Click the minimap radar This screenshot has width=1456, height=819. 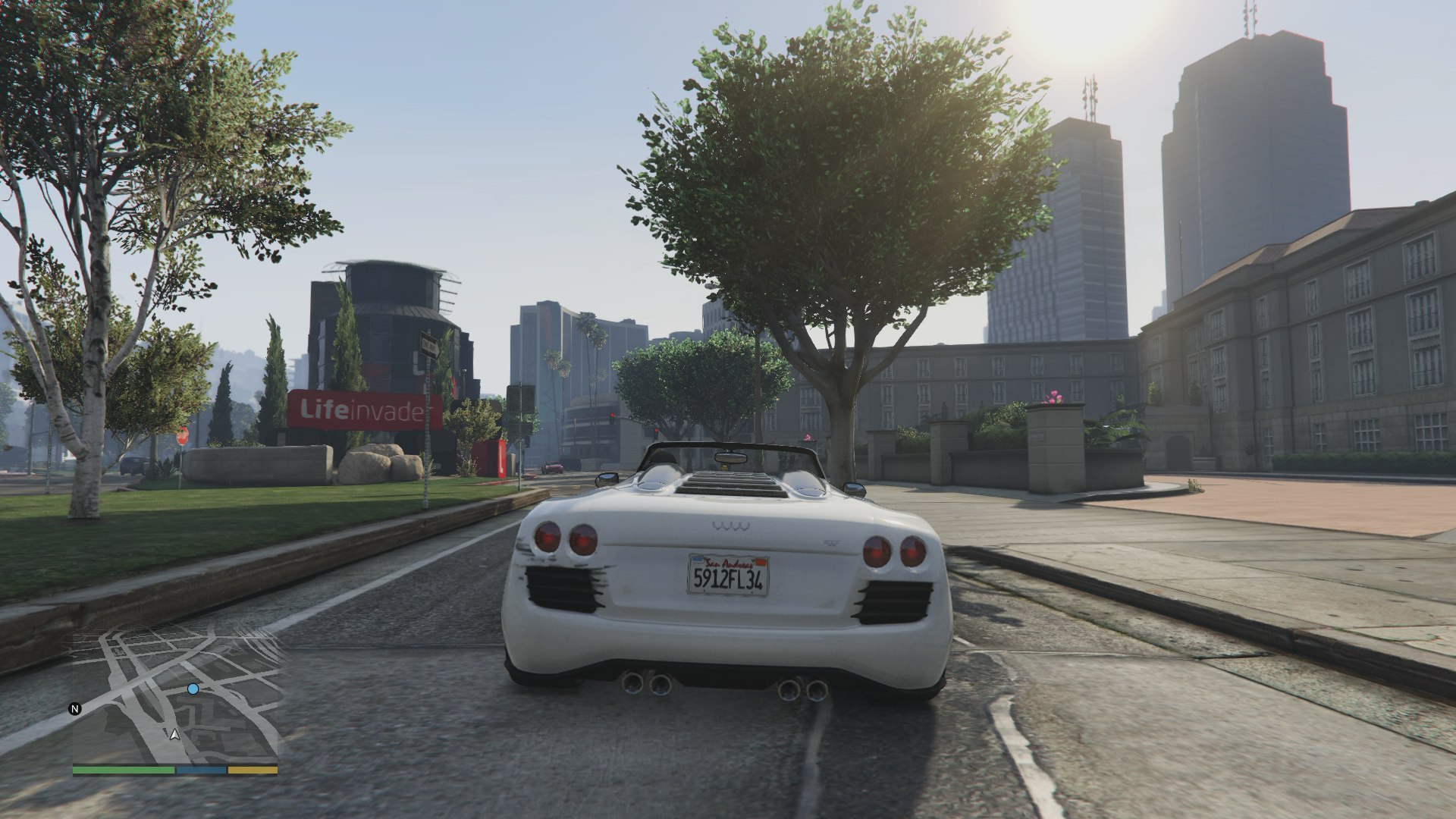tap(175, 694)
